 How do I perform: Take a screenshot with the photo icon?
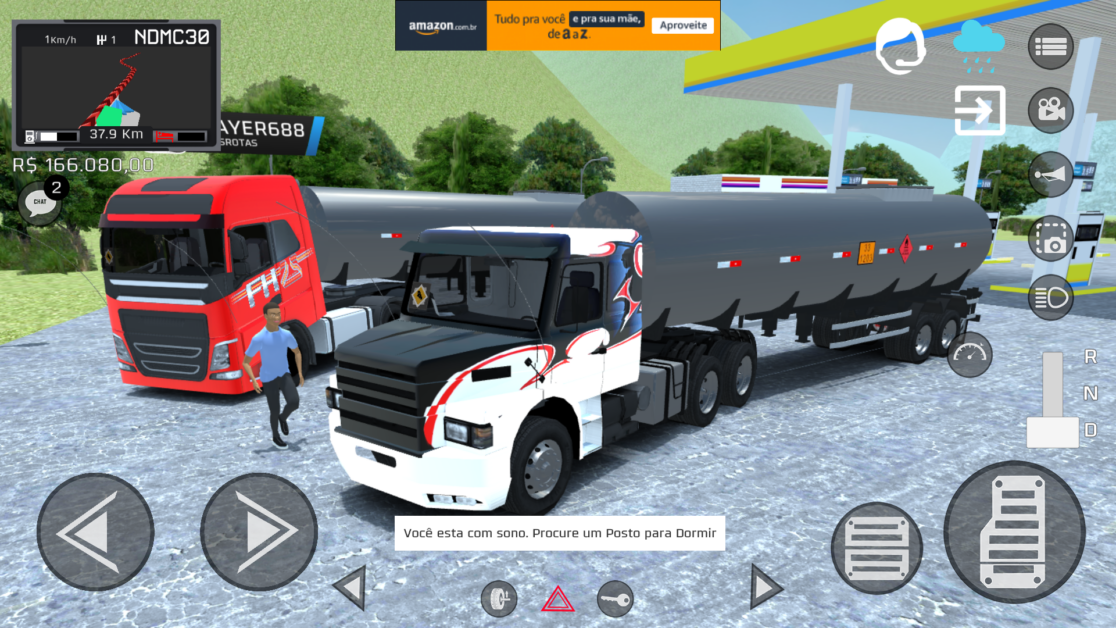pyautogui.click(x=1050, y=238)
